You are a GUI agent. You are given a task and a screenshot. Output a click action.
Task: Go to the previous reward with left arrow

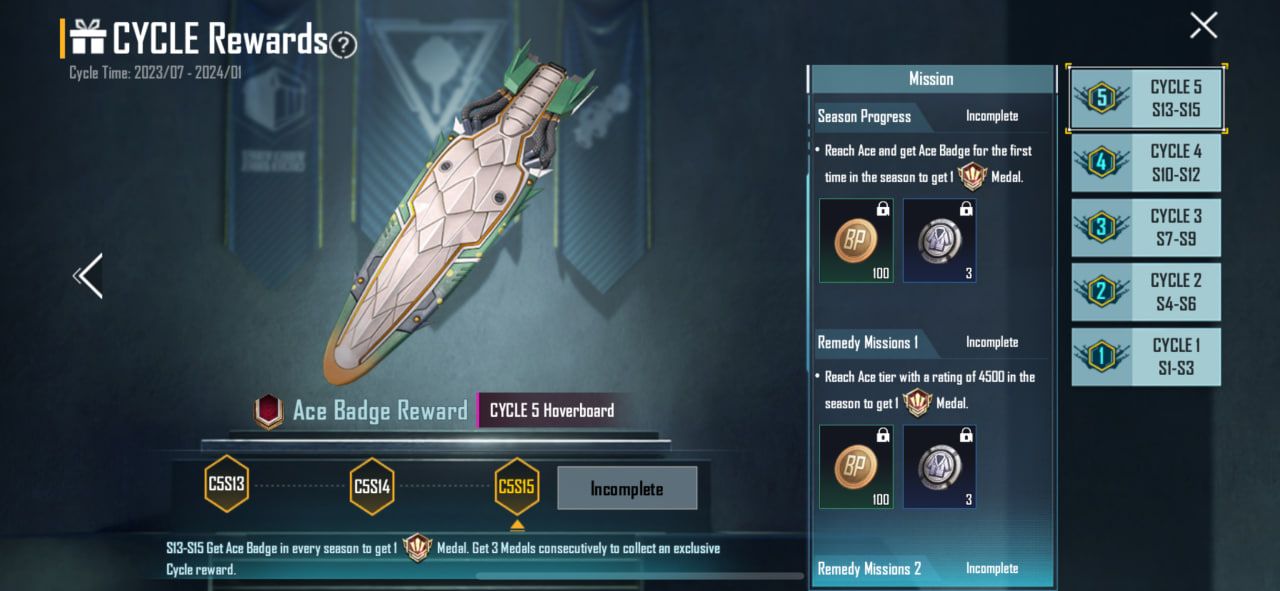click(89, 276)
